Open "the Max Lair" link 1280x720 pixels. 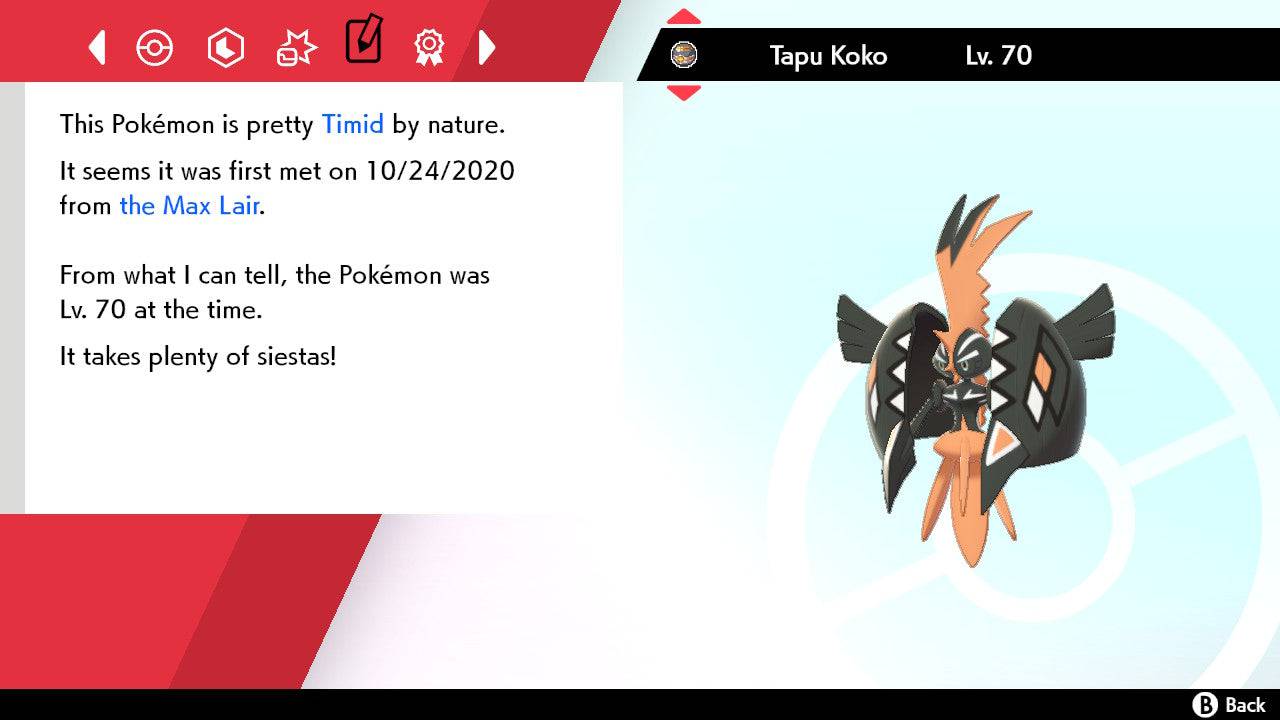coord(189,206)
